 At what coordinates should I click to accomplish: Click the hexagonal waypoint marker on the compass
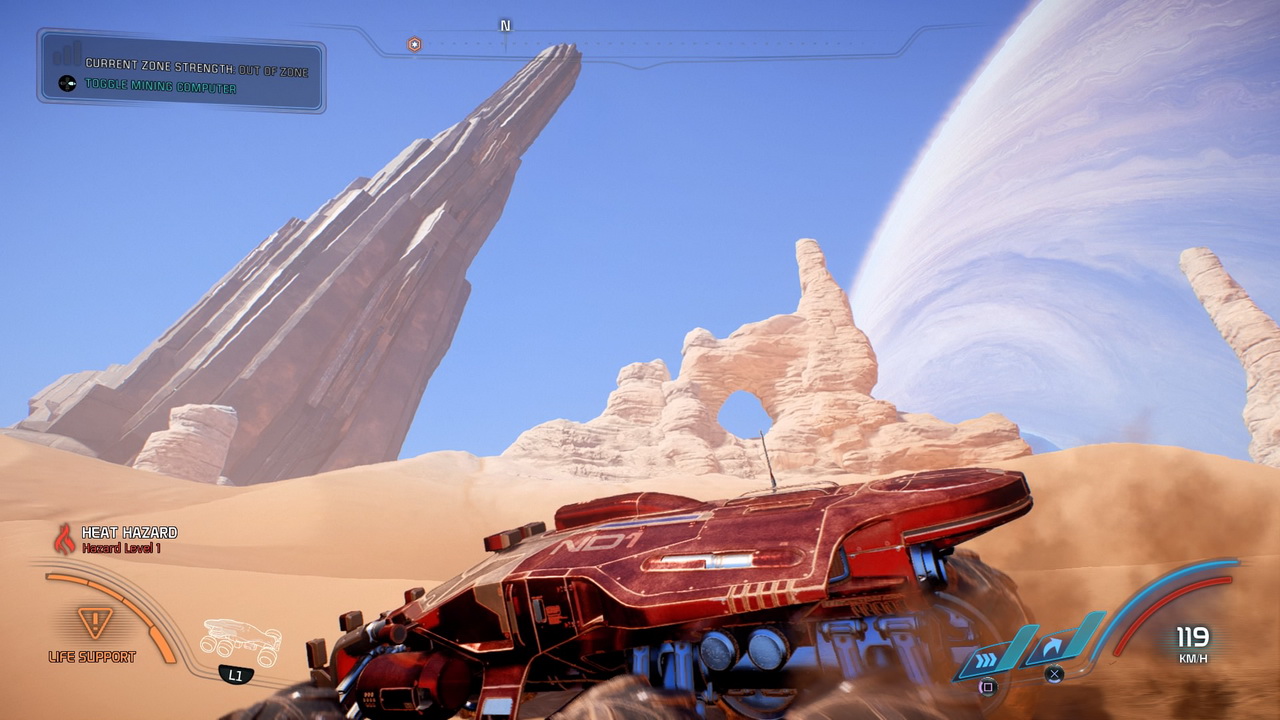pyautogui.click(x=414, y=44)
